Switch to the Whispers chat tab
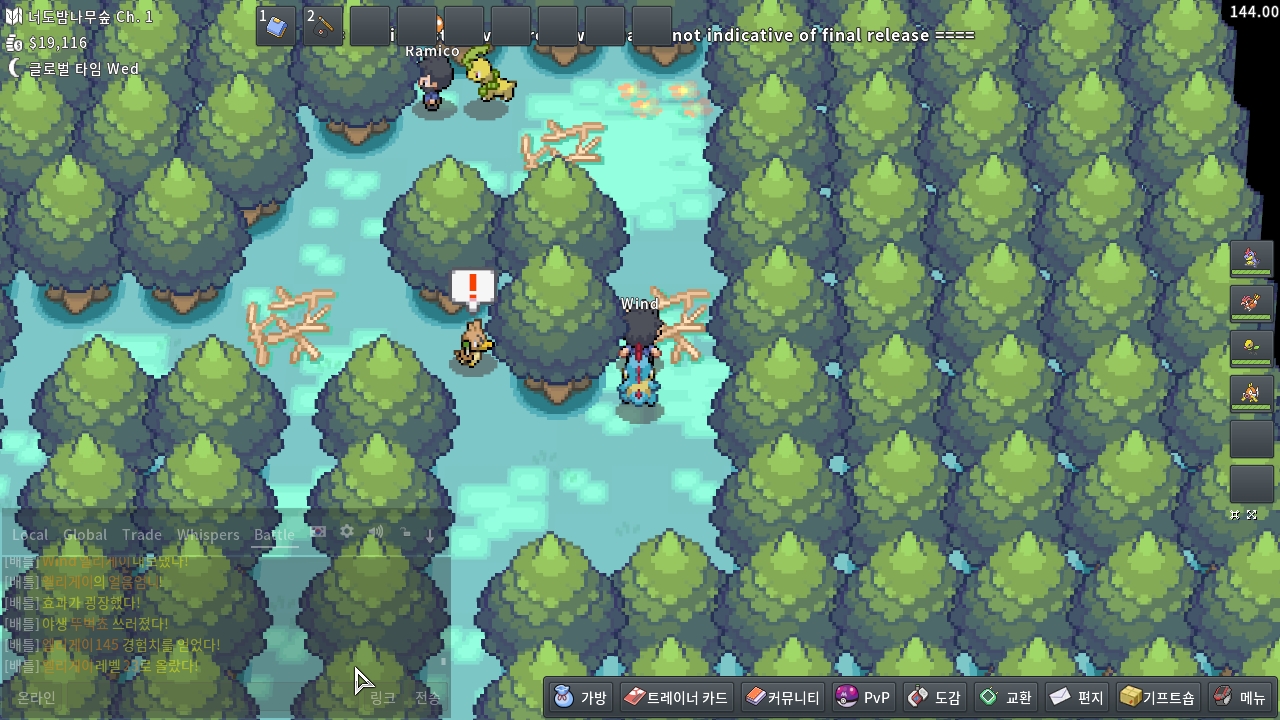Viewport: 1280px width, 720px height. pos(208,535)
